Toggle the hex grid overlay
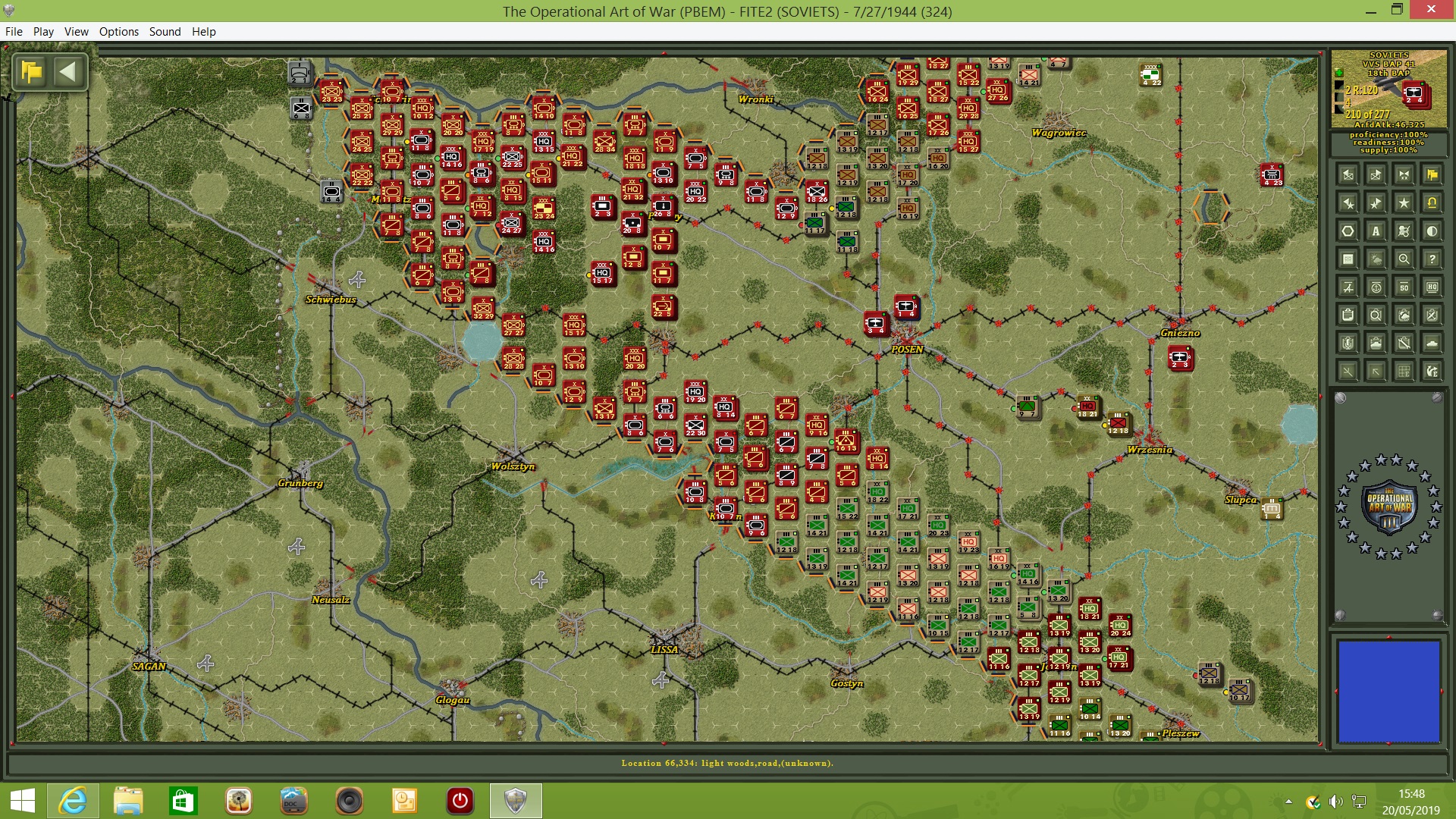Screen dimensions: 1456x819 point(1348,232)
